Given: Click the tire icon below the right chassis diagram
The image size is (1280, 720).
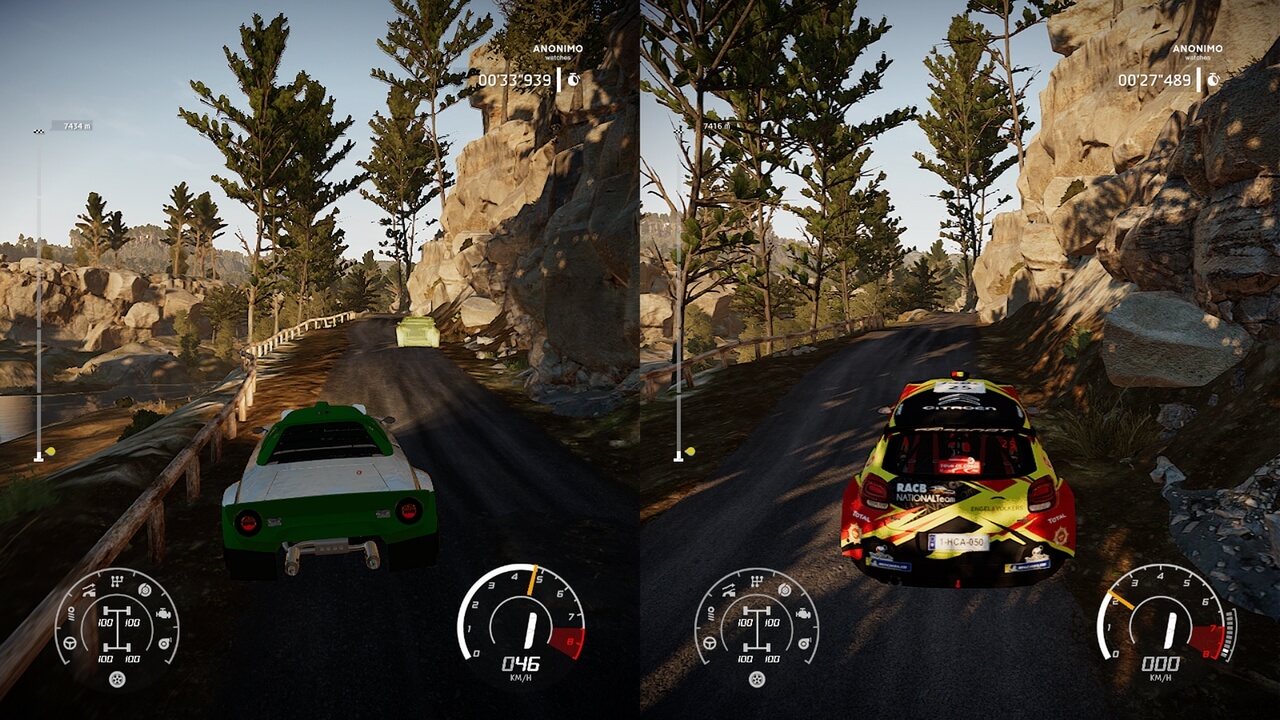Looking at the screenshot, I should (756, 678).
